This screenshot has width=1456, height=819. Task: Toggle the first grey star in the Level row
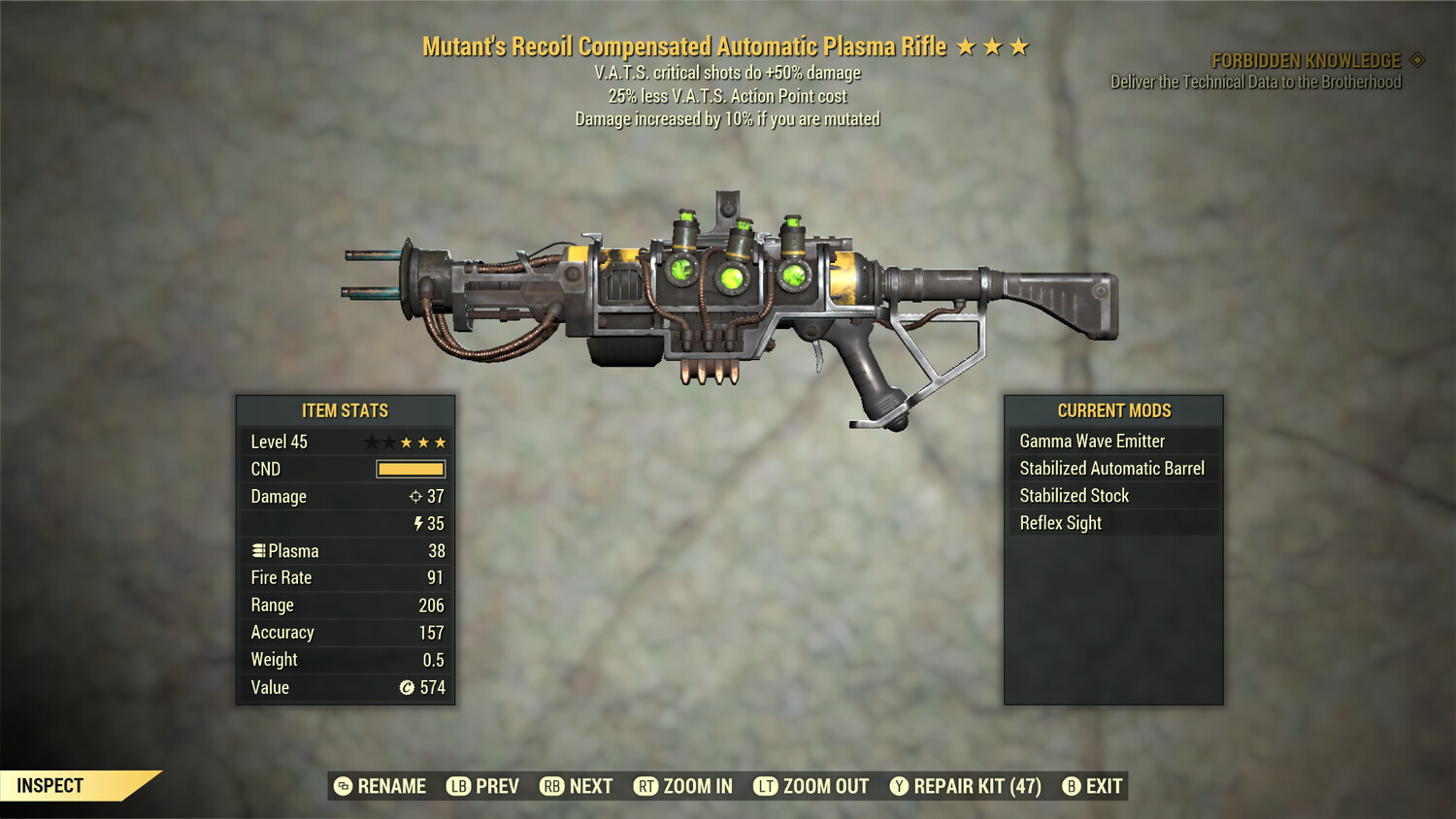(x=374, y=442)
